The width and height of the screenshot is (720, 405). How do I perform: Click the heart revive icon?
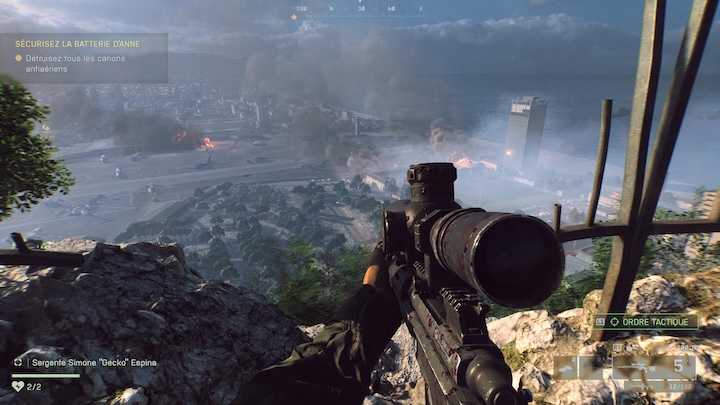[x=18, y=386]
